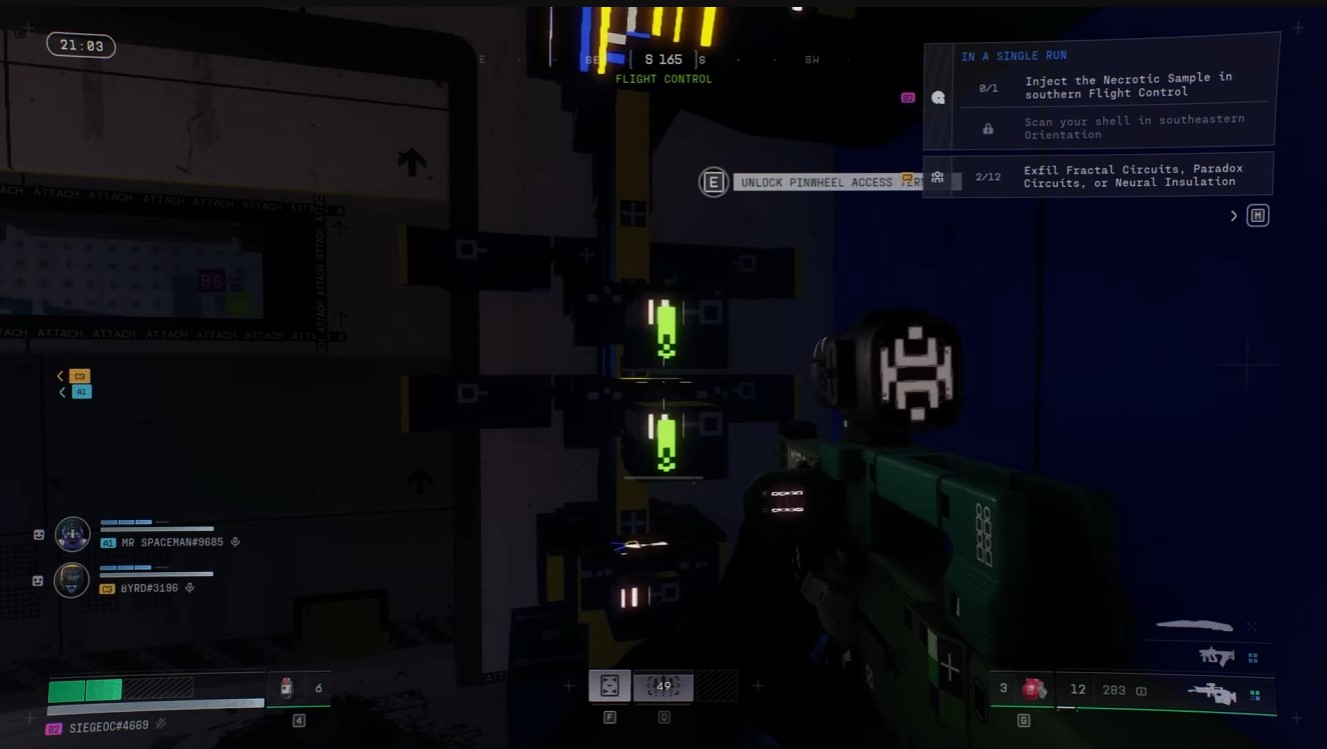
Task: Select the helmet icon on the Necrotic Sample objective
Action: pyautogui.click(x=937, y=97)
